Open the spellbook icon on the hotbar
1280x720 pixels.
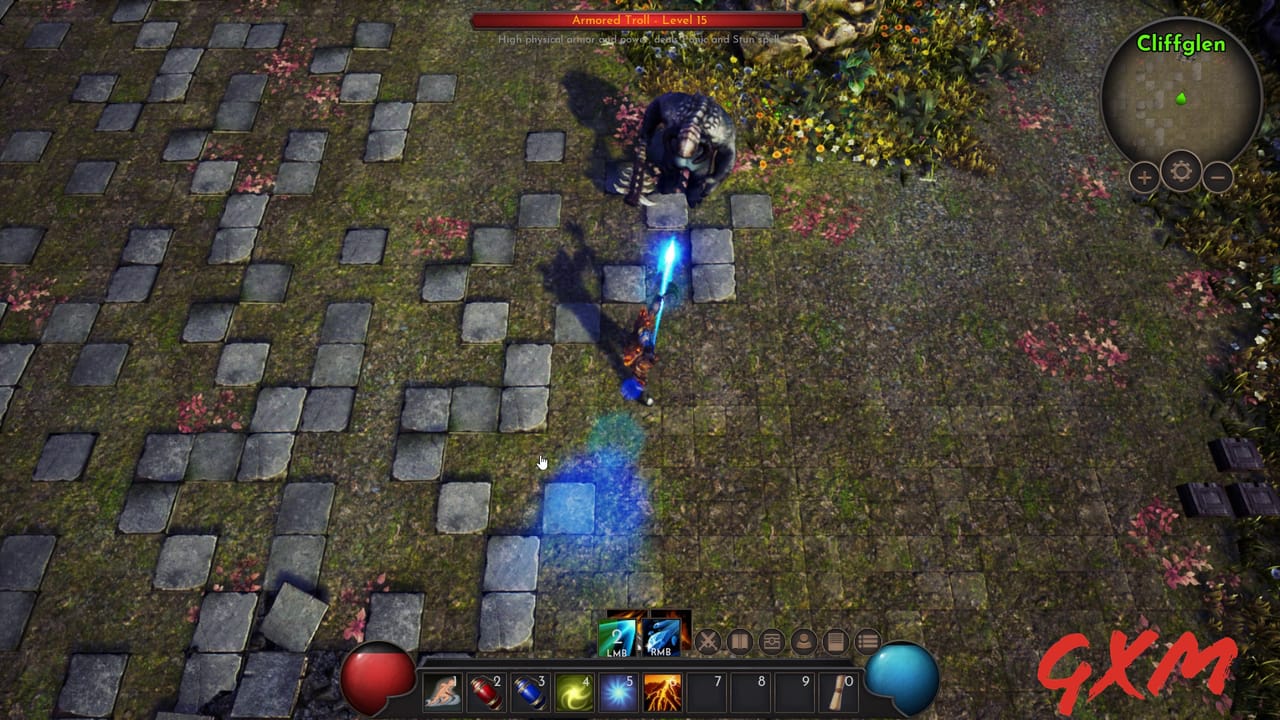click(x=739, y=641)
